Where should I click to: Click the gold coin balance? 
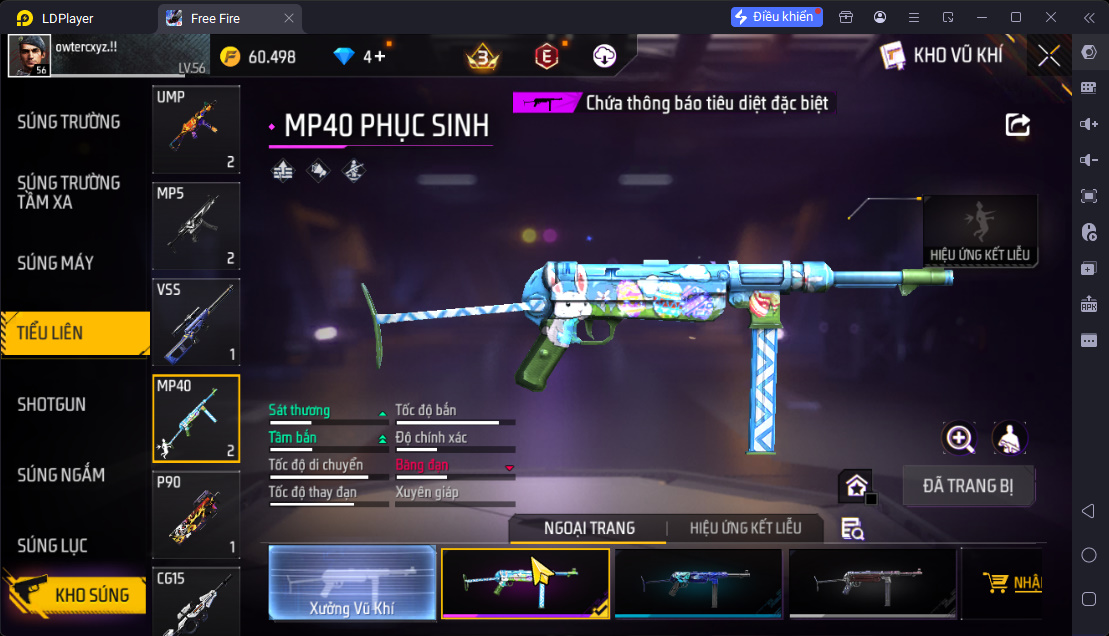(259, 57)
